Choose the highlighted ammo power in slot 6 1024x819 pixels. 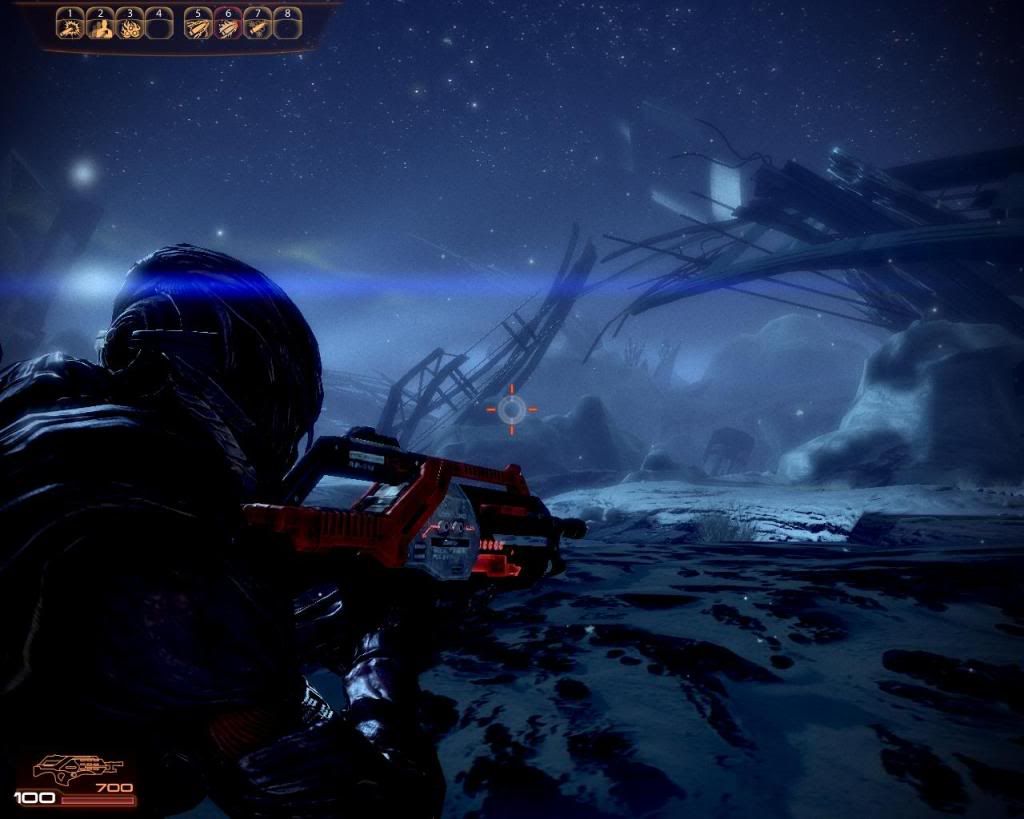tap(227, 26)
